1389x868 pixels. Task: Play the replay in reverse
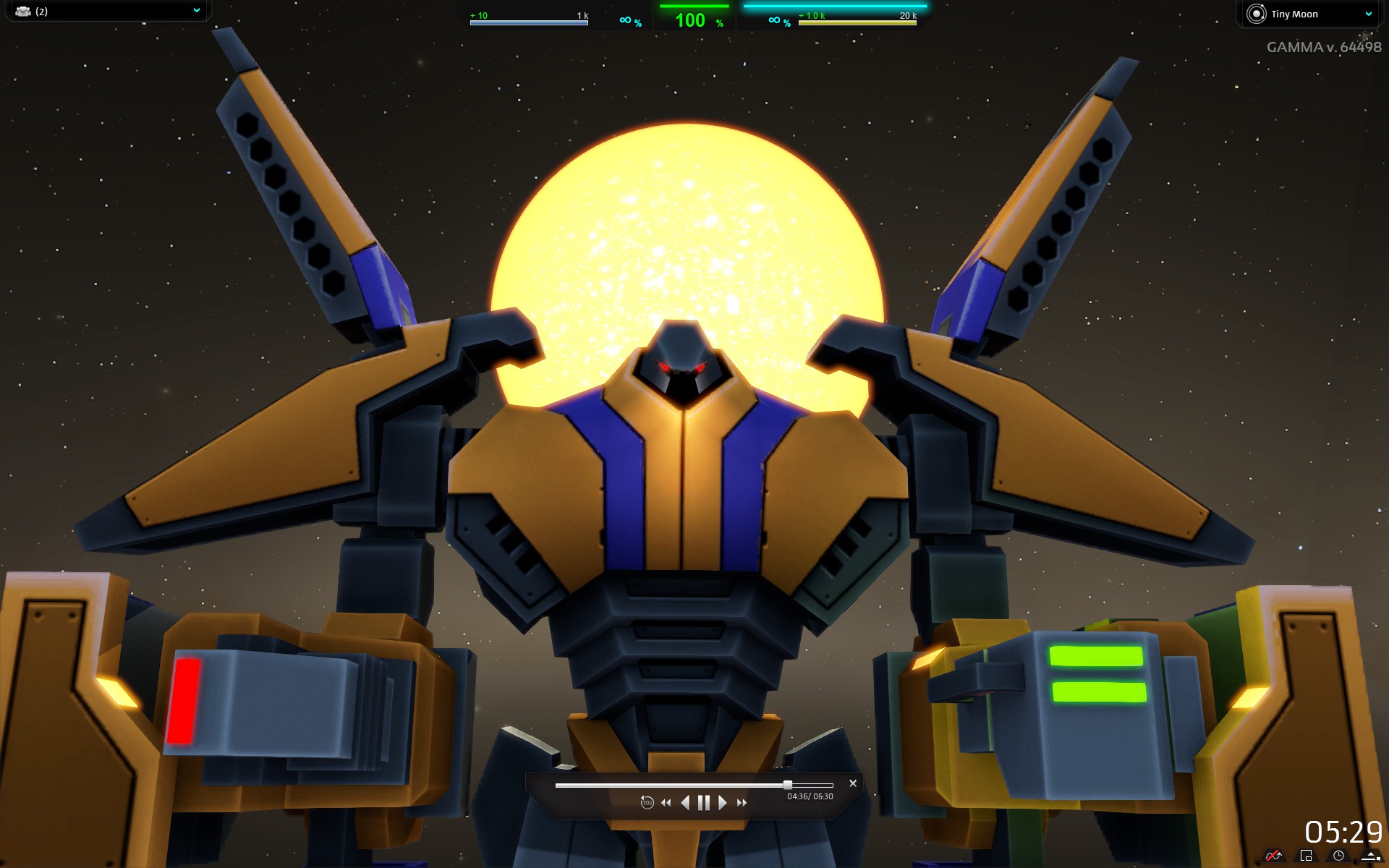coord(685,803)
